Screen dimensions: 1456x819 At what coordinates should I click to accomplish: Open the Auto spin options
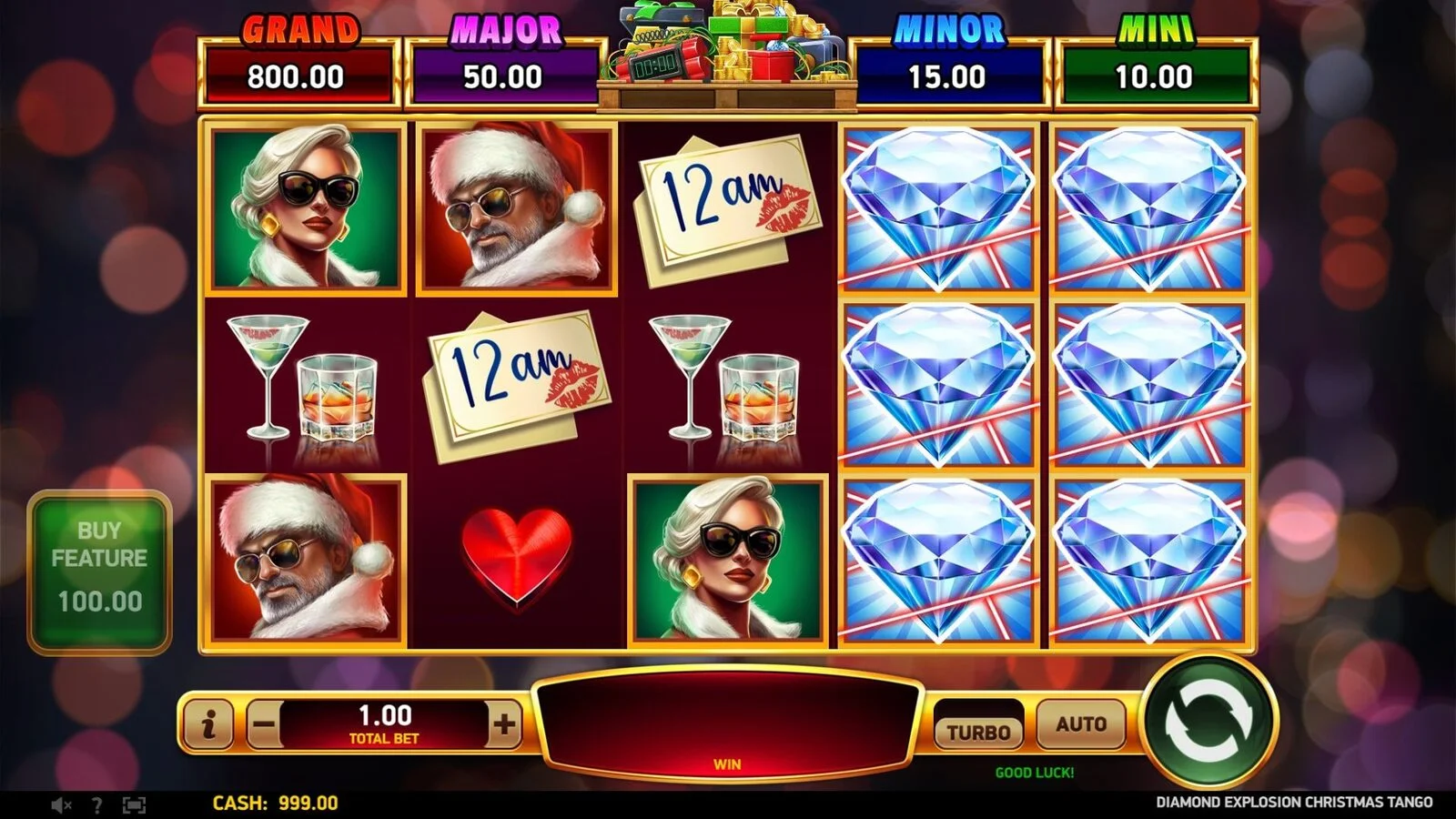click(x=1081, y=725)
